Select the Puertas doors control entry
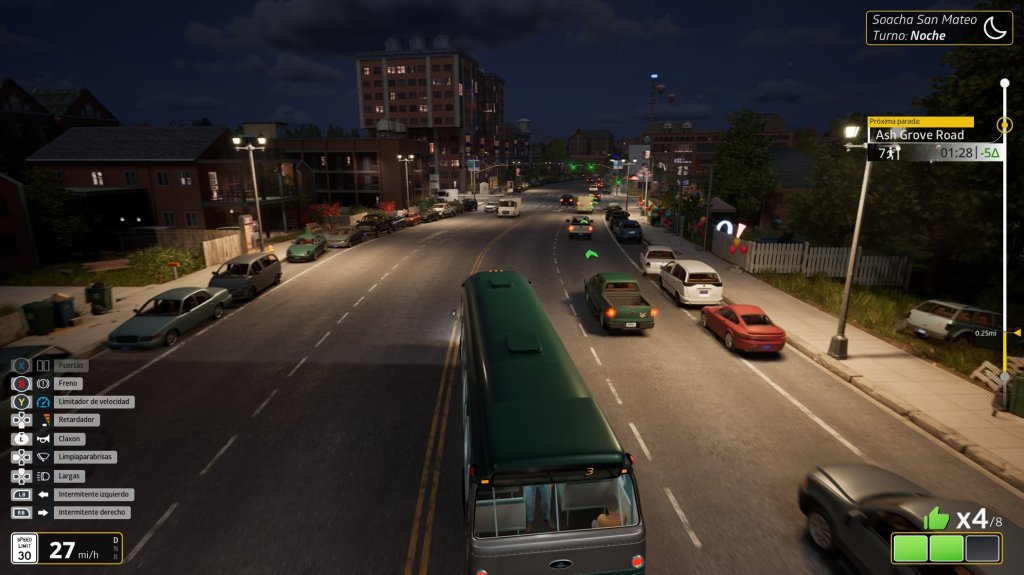Image resolution: width=1024 pixels, height=575 pixels. coord(71,366)
